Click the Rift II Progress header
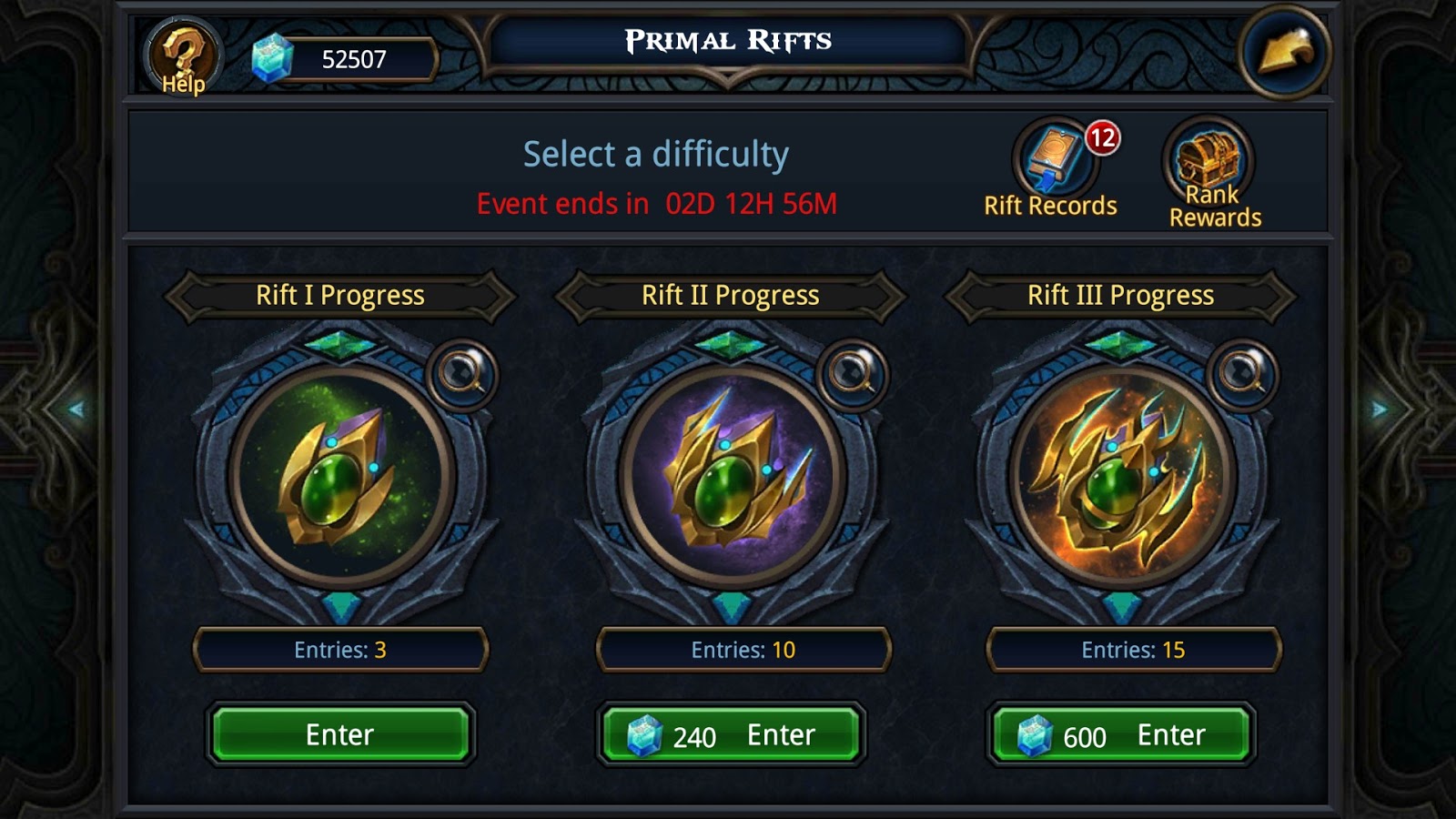This screenshot has width=1456, height=819. click(x=731, y=295)
